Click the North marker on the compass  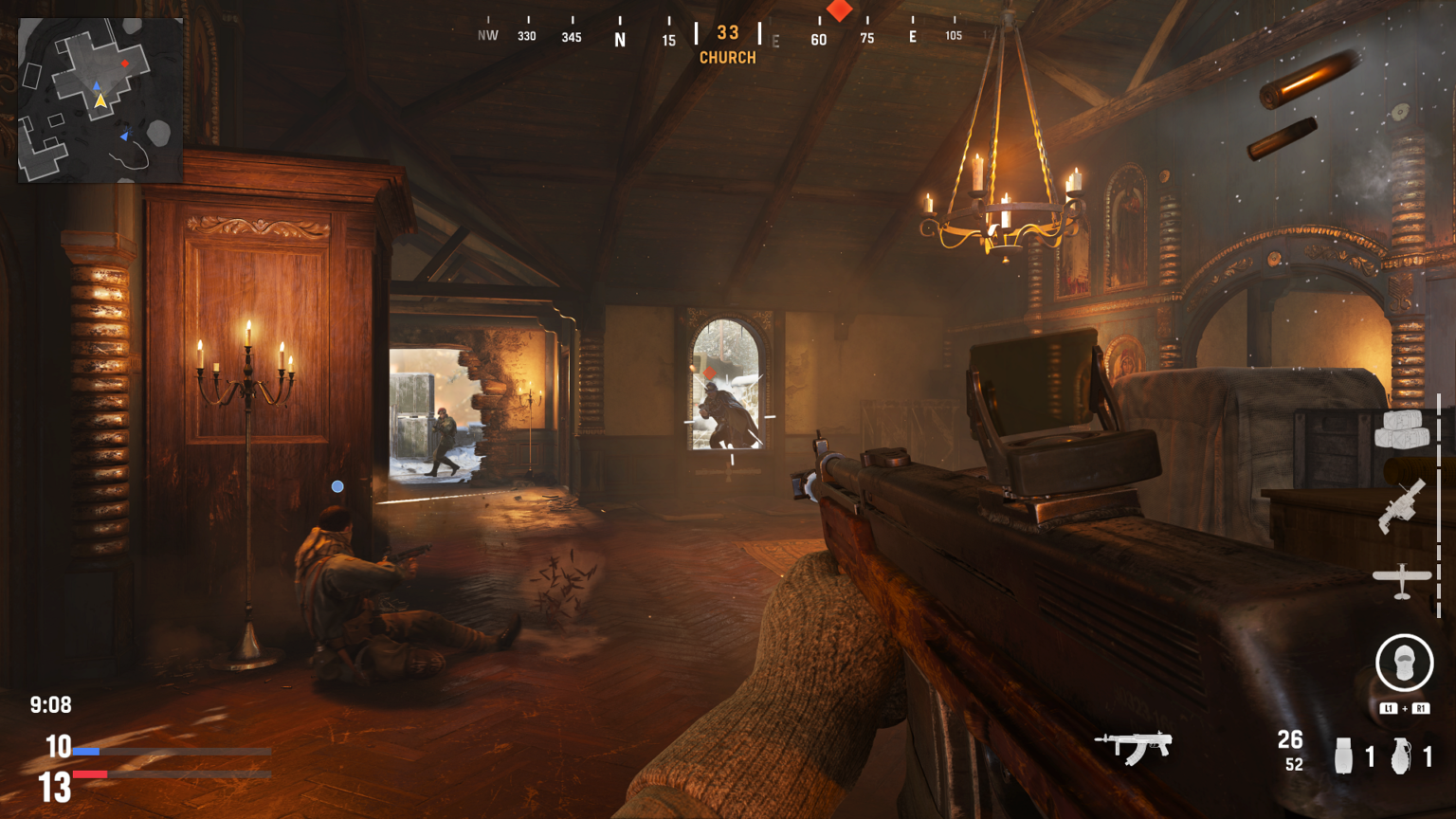pyautogui.click(x=621, y=36)
